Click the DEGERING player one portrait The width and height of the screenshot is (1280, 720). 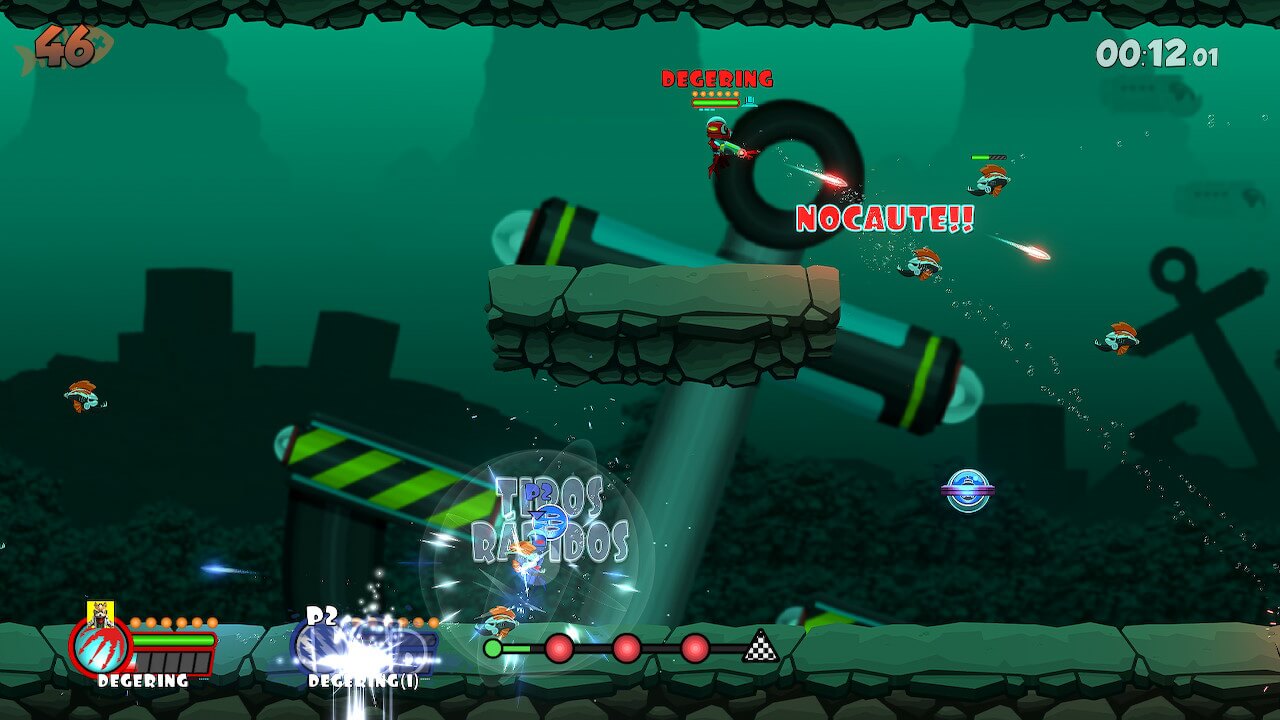[100, 645]
